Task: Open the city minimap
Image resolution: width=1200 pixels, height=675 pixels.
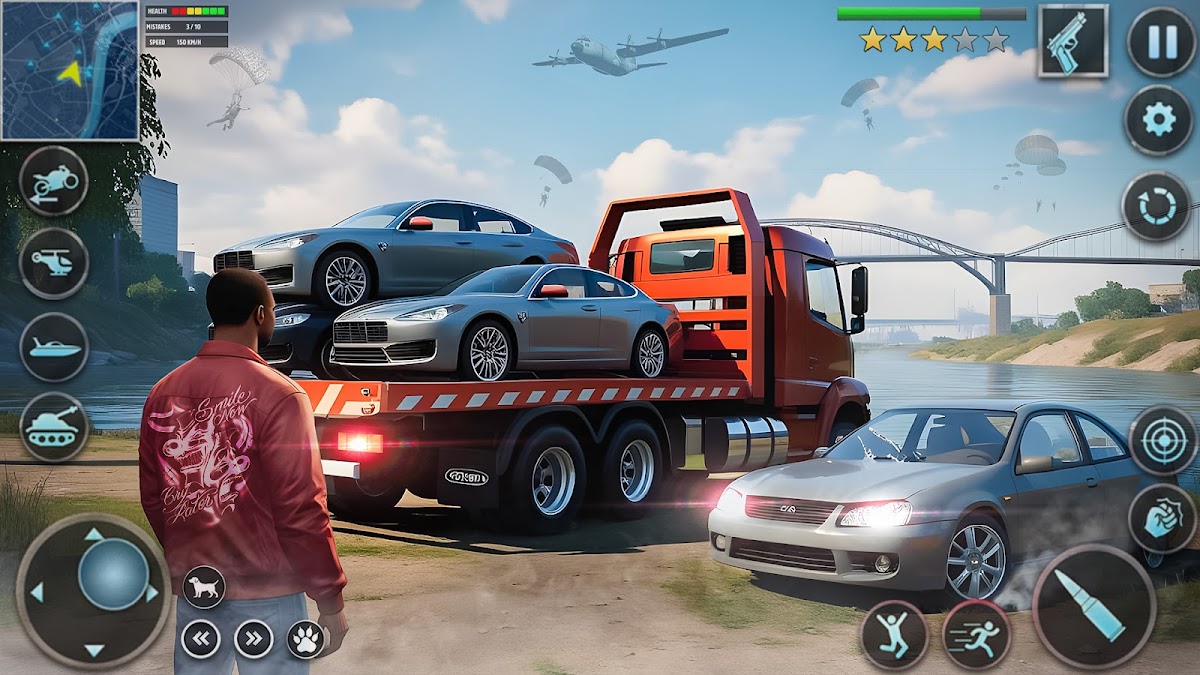Action: (x=70, y=70)
